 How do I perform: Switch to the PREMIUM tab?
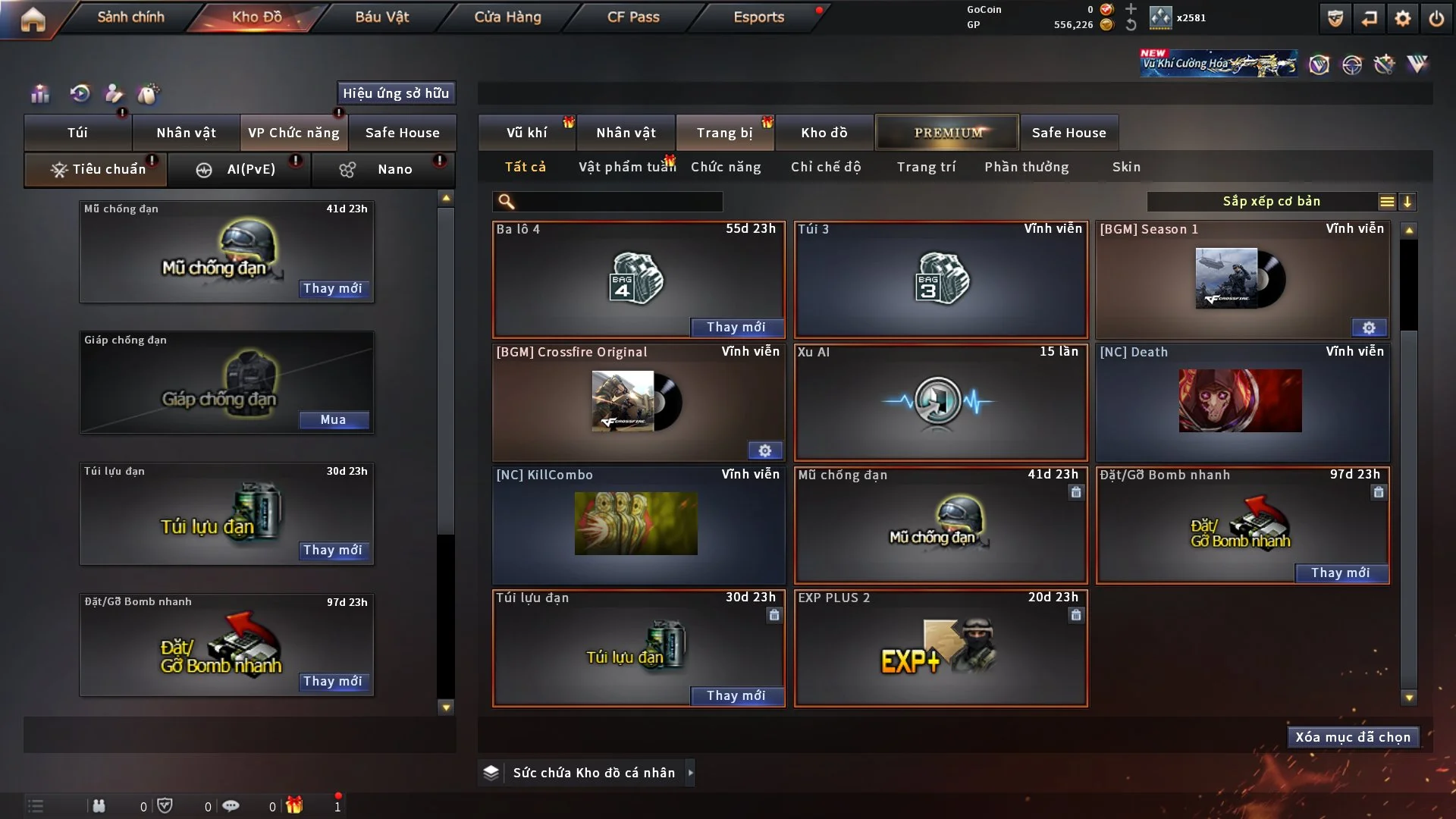pyautogui.click(x=947, y=133)
